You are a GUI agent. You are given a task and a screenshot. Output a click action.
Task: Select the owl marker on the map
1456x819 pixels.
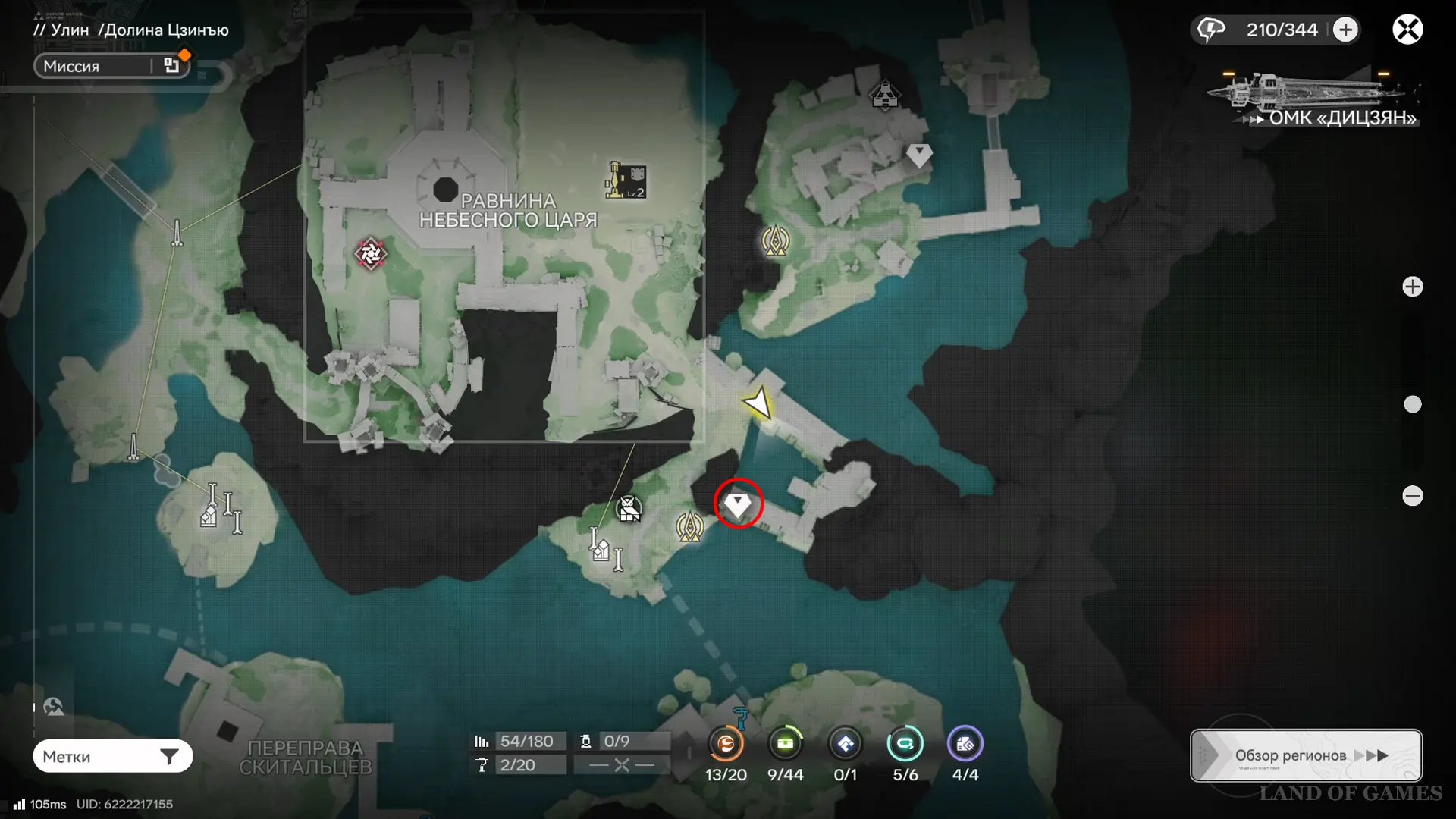629,509
